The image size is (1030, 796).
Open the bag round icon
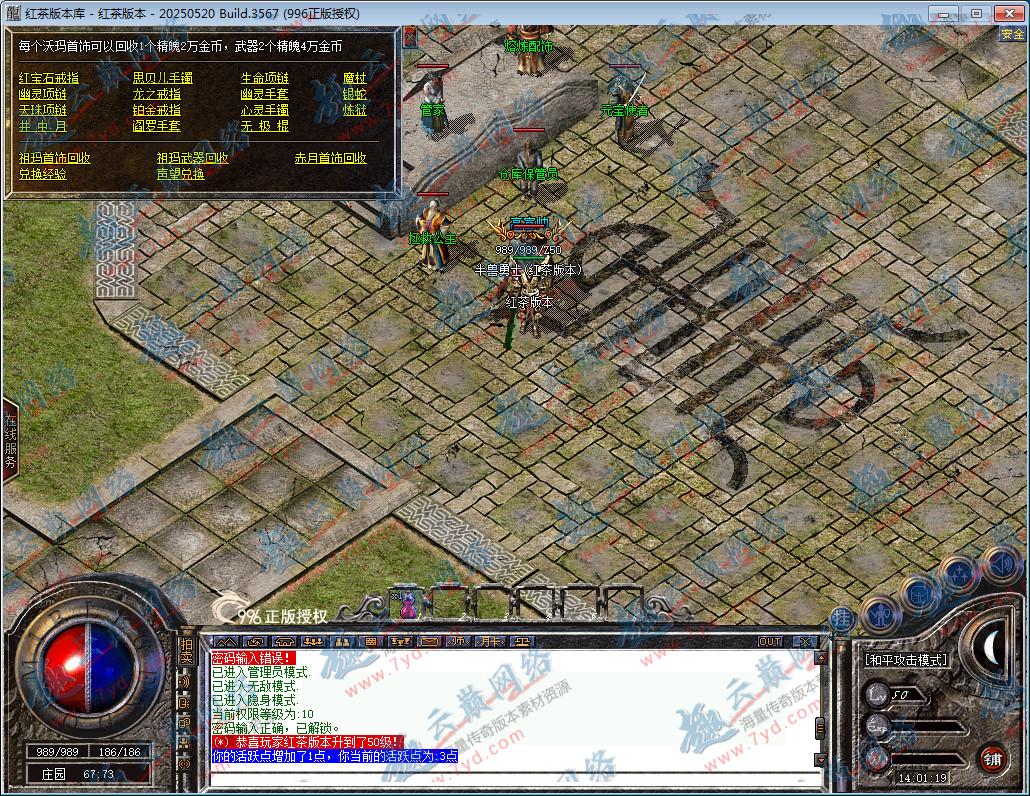[x=920, y=592]
